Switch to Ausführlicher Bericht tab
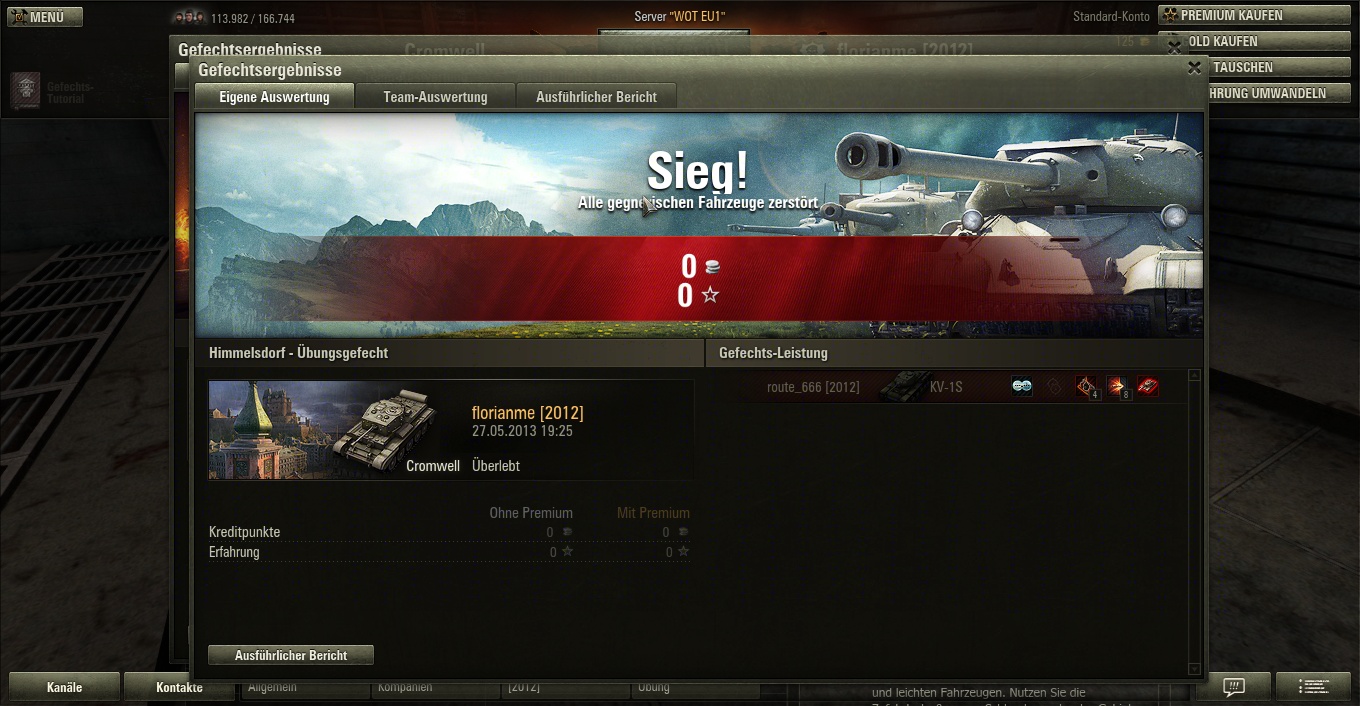Screen dimensions: 1360x706 (596, 97)
